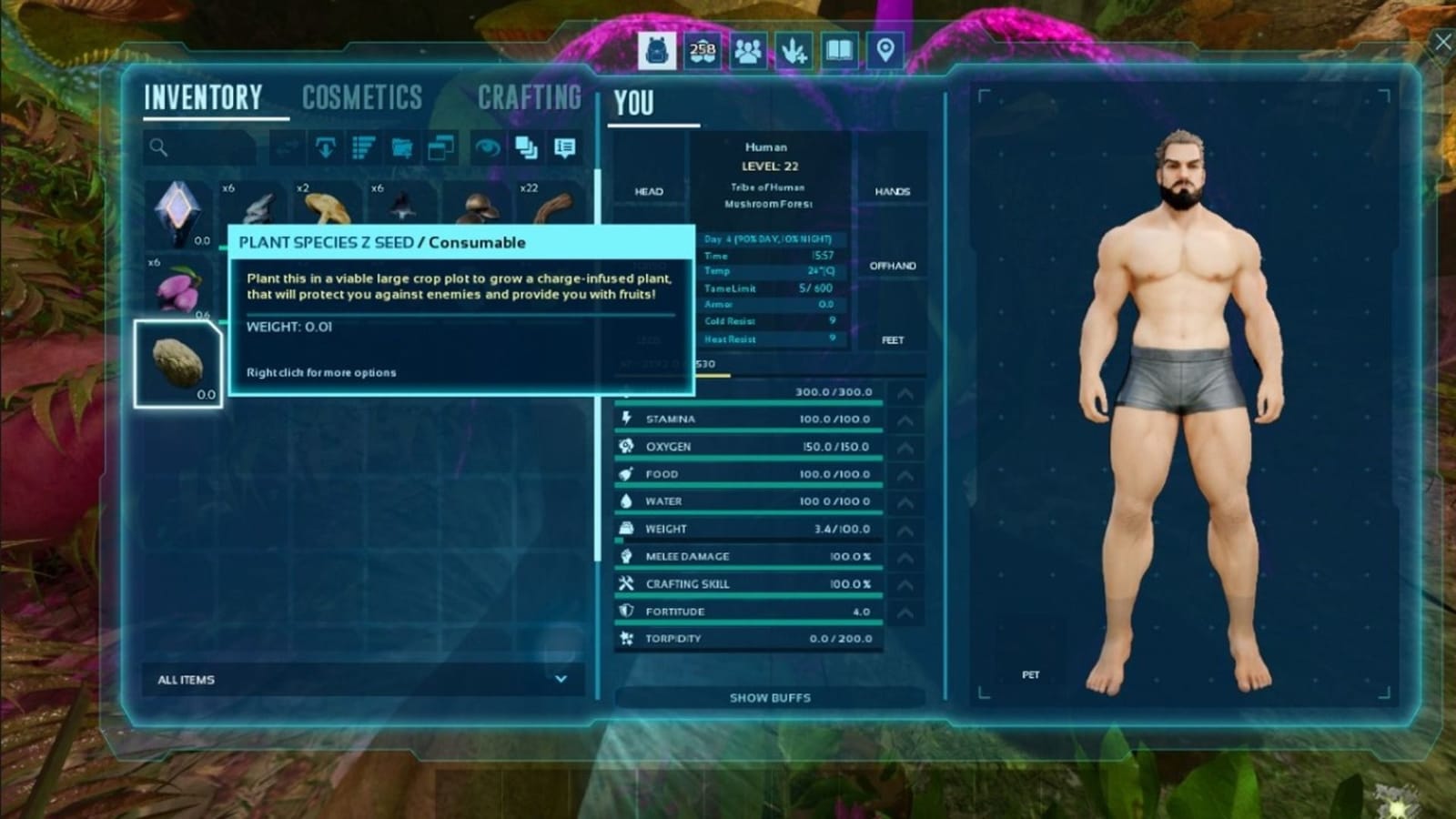Click the chevron to level up Health
The height and width of the screenshot is (819, 1456).
click(904, 392)
